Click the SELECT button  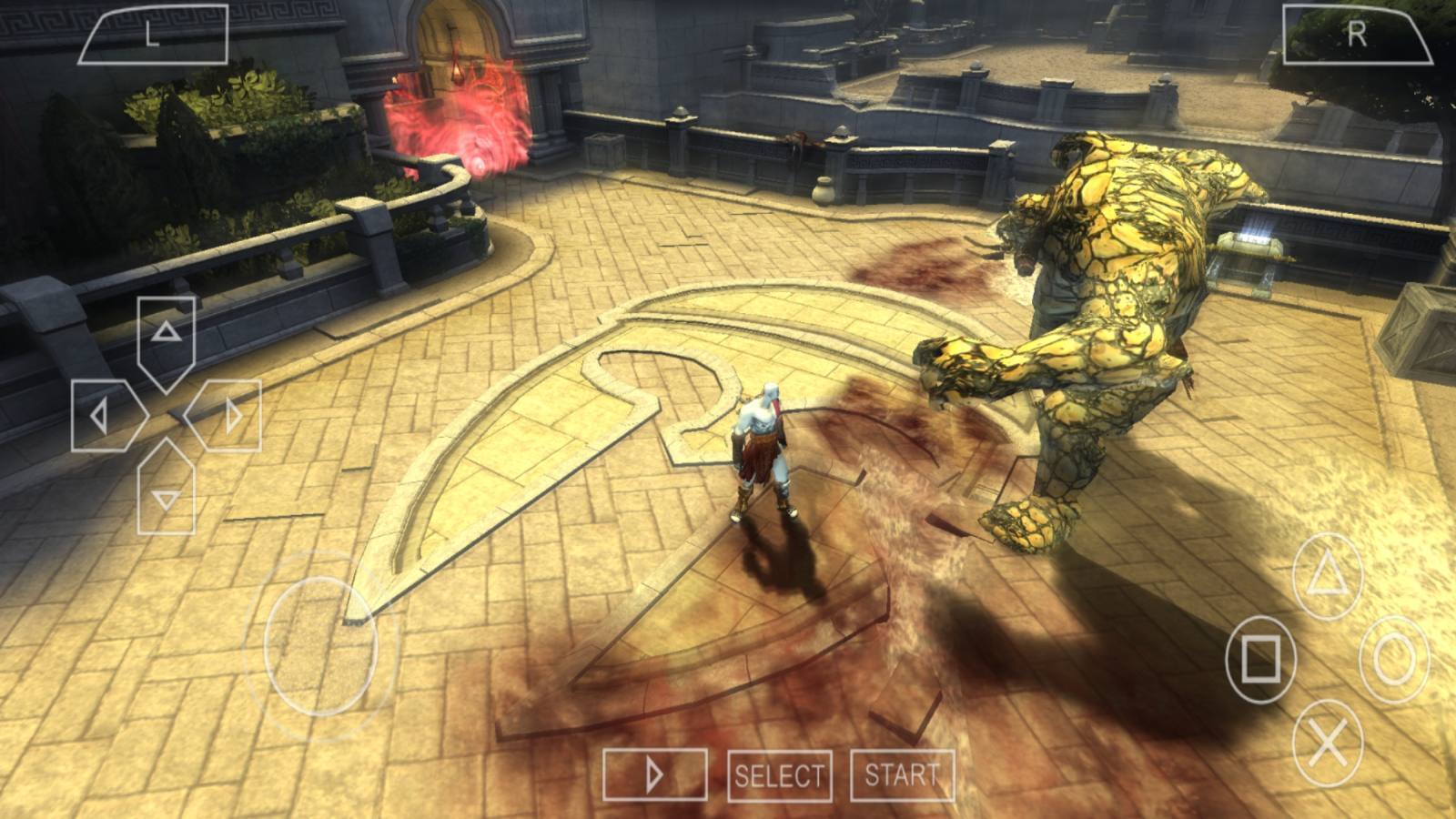(780, 776)
